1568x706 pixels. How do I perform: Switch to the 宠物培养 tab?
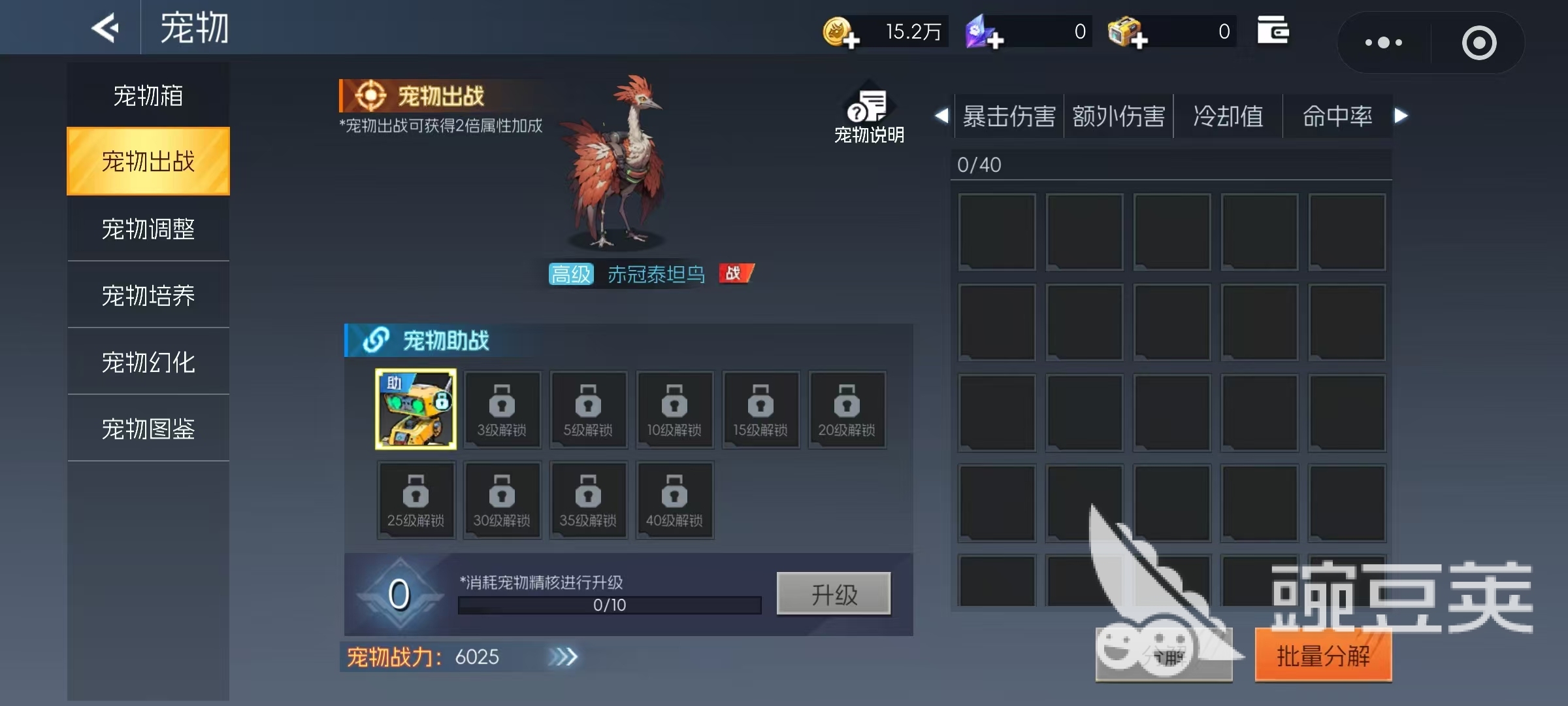click(x=148, y=295)
